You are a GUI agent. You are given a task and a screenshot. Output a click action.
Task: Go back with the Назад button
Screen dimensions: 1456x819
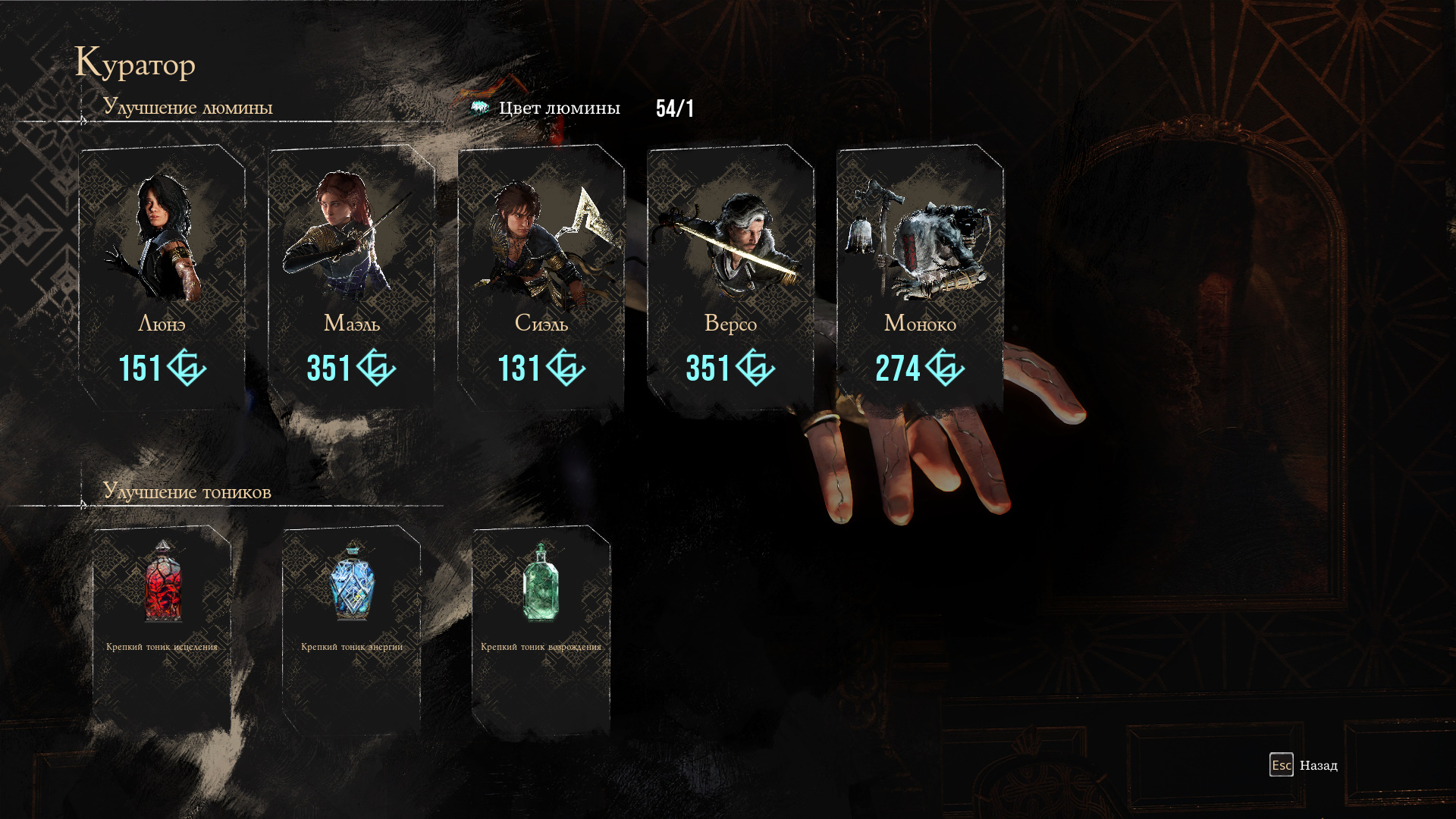(1304, 765)
